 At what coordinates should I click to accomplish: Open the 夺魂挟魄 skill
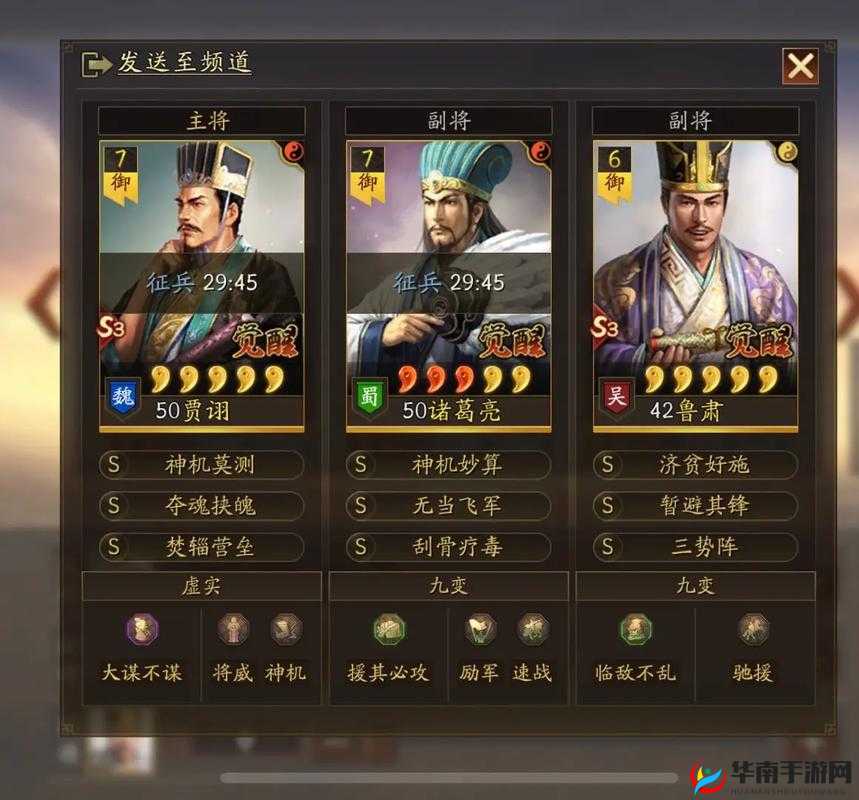click(202, 506)
